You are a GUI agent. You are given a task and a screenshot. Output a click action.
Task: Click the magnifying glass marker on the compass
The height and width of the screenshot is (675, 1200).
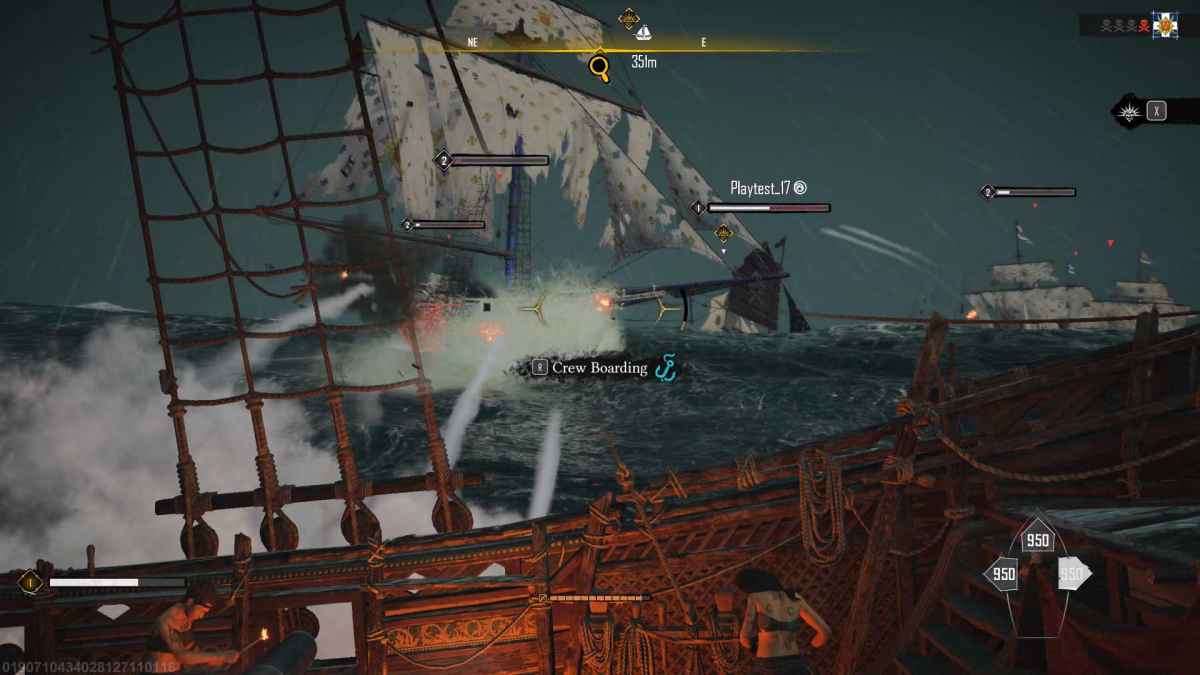pos(599,67)
